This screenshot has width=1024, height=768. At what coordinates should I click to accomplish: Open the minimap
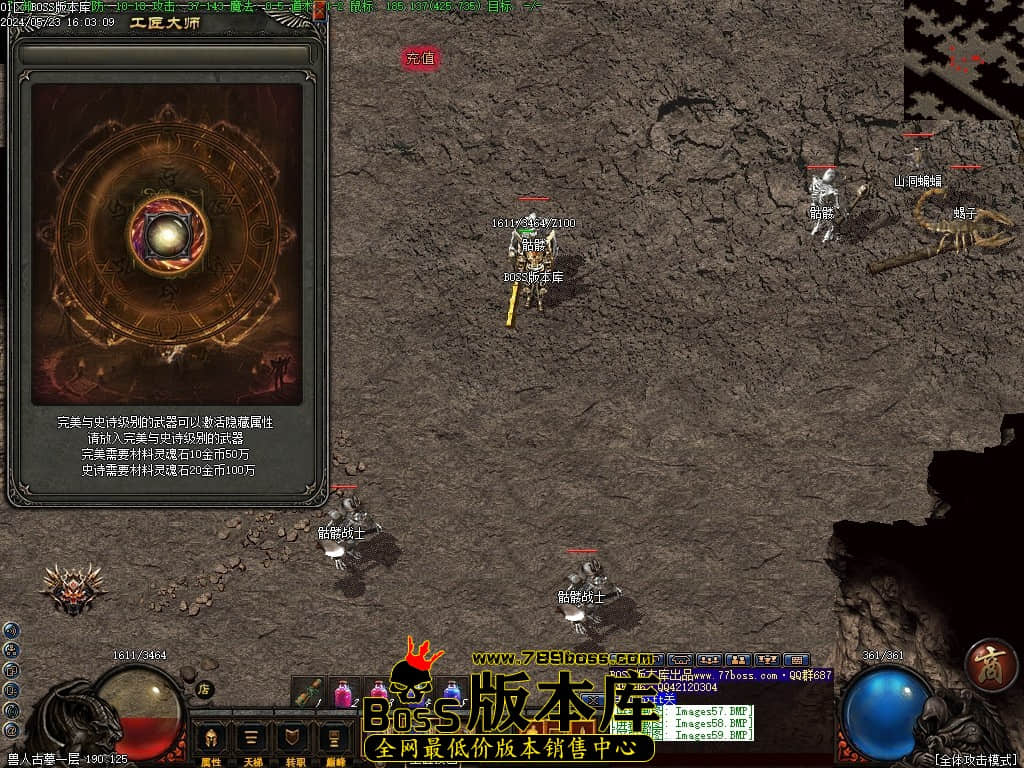pyautogui.click(x=963, y=60)
